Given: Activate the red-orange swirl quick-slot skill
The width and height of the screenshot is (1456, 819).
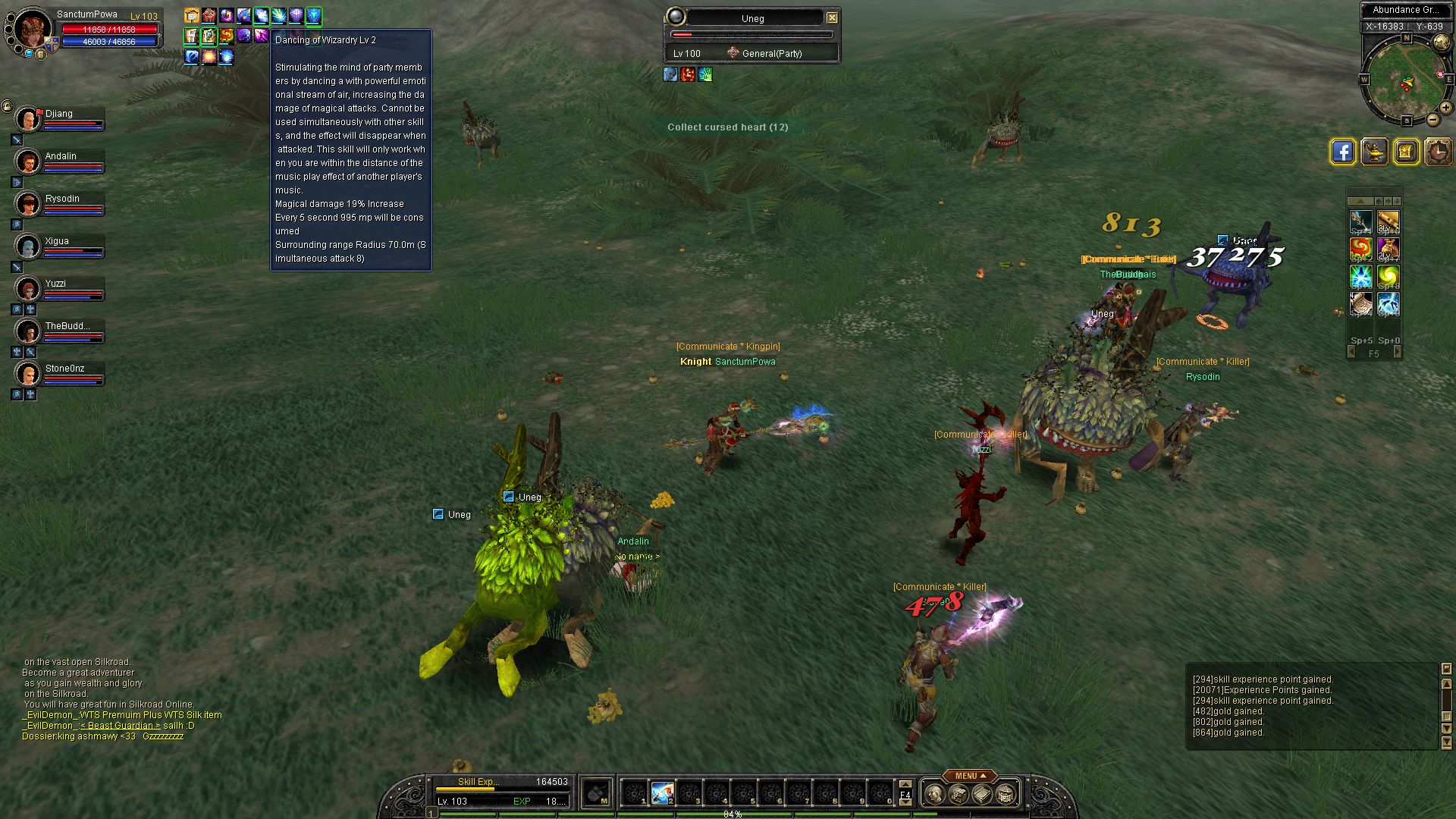Looking at the screenshot, I should point(1360,249).
